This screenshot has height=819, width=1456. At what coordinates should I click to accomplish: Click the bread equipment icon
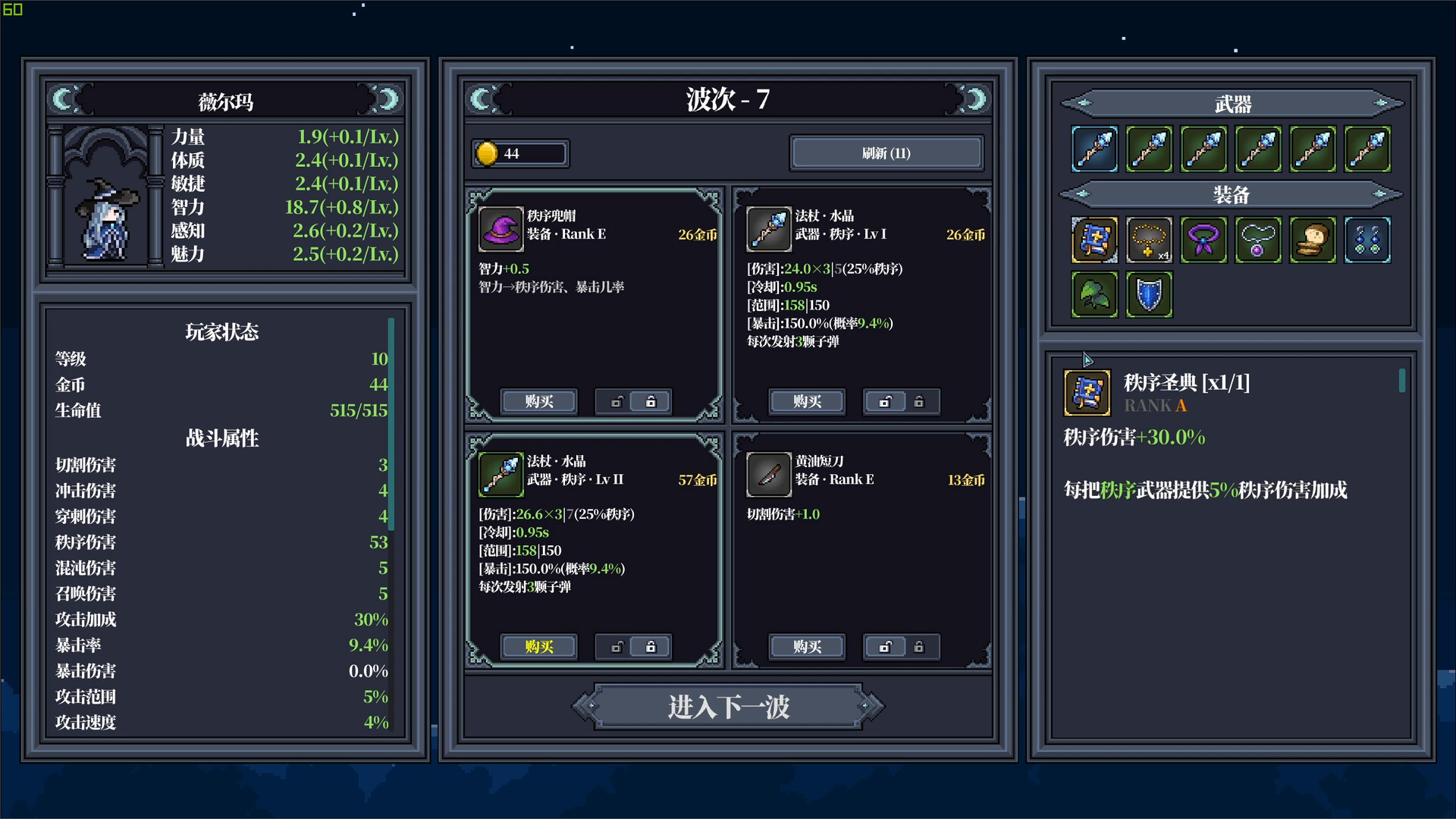tap(1313, 240)
